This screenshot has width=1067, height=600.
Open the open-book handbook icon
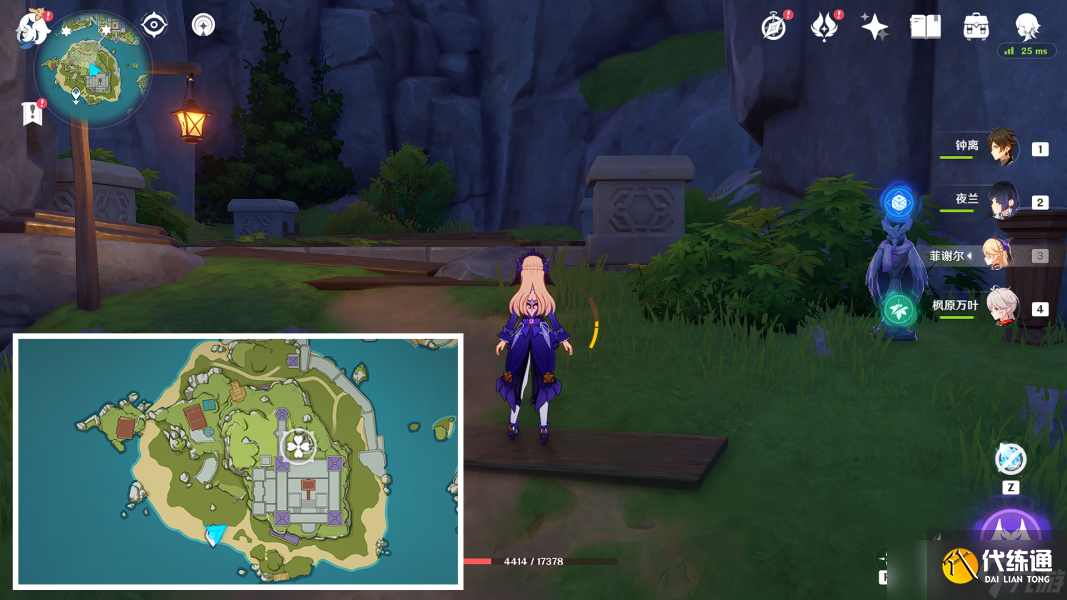click(x=925, y=27)
